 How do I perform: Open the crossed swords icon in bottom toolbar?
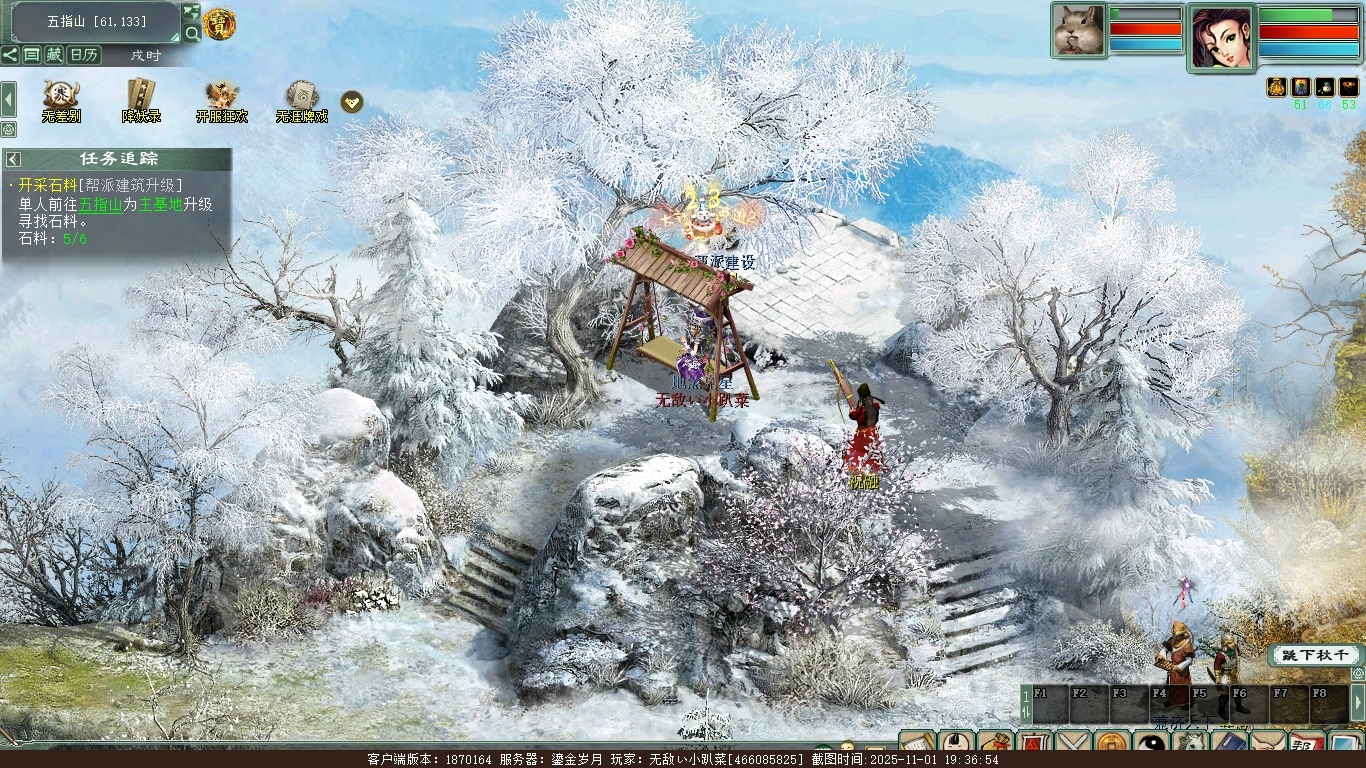click(x=1073, y=746)
